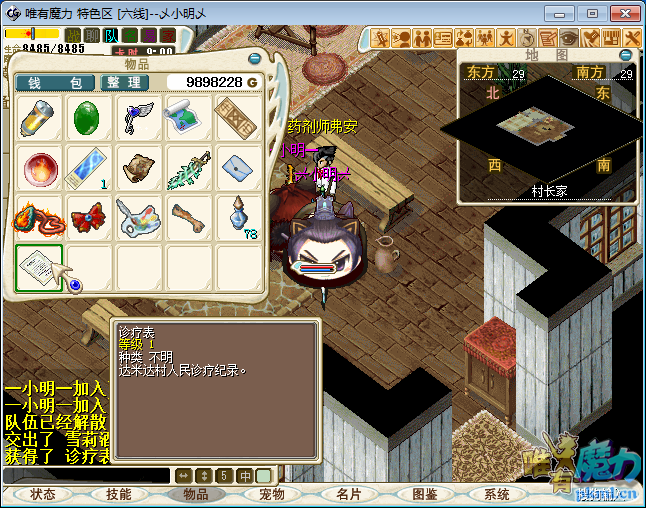Open the 状态 status tab

pos(43,494)
